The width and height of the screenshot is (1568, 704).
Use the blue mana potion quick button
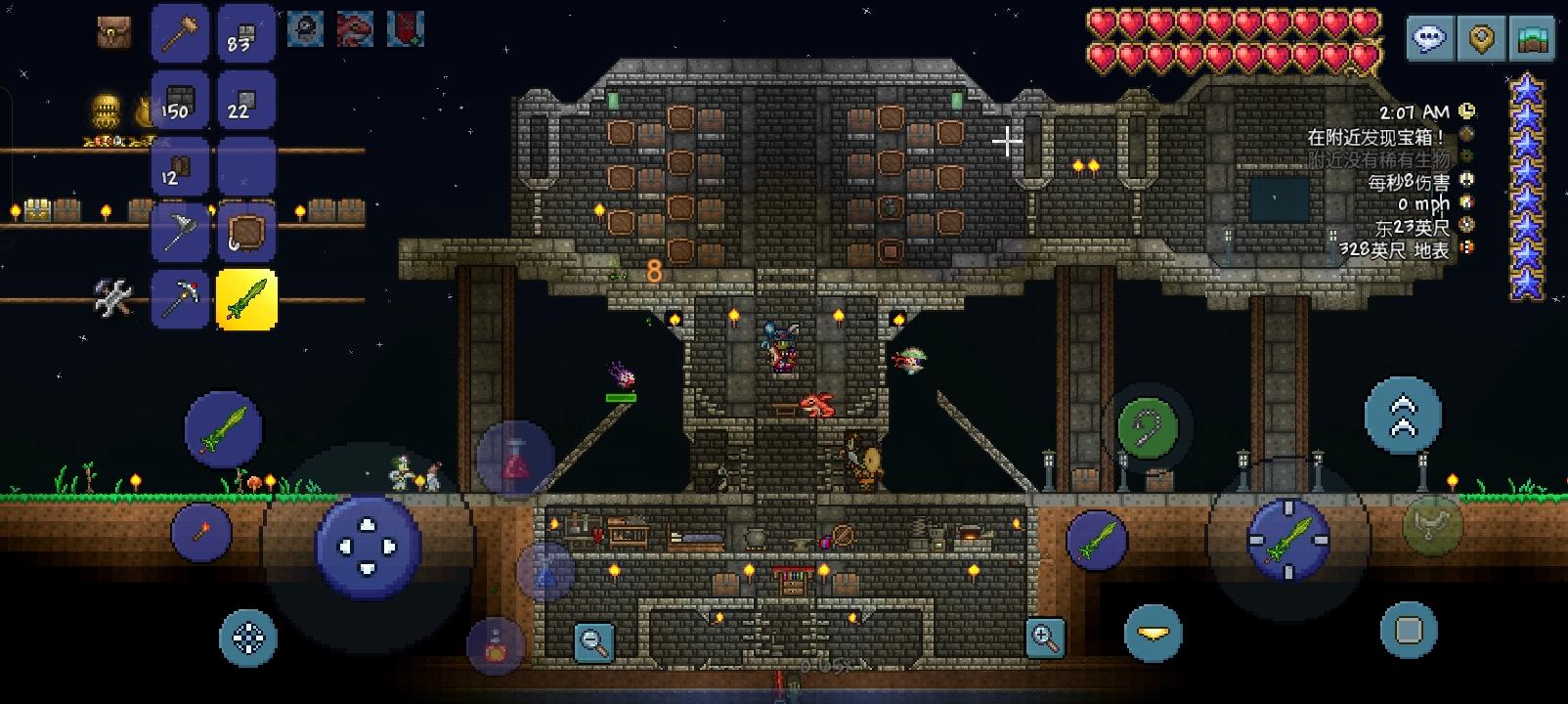tap(545, 574)
